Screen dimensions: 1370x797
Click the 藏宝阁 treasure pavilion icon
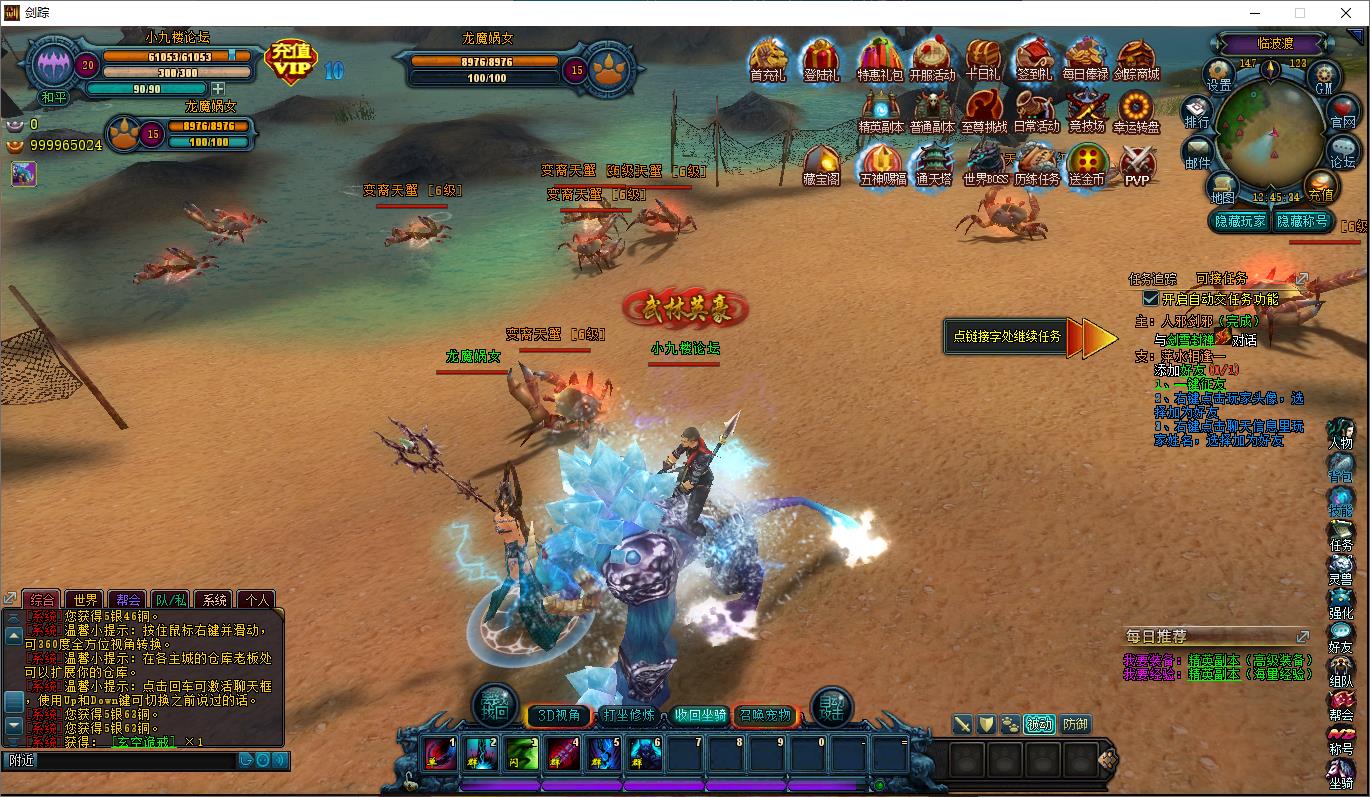(821, 164)
